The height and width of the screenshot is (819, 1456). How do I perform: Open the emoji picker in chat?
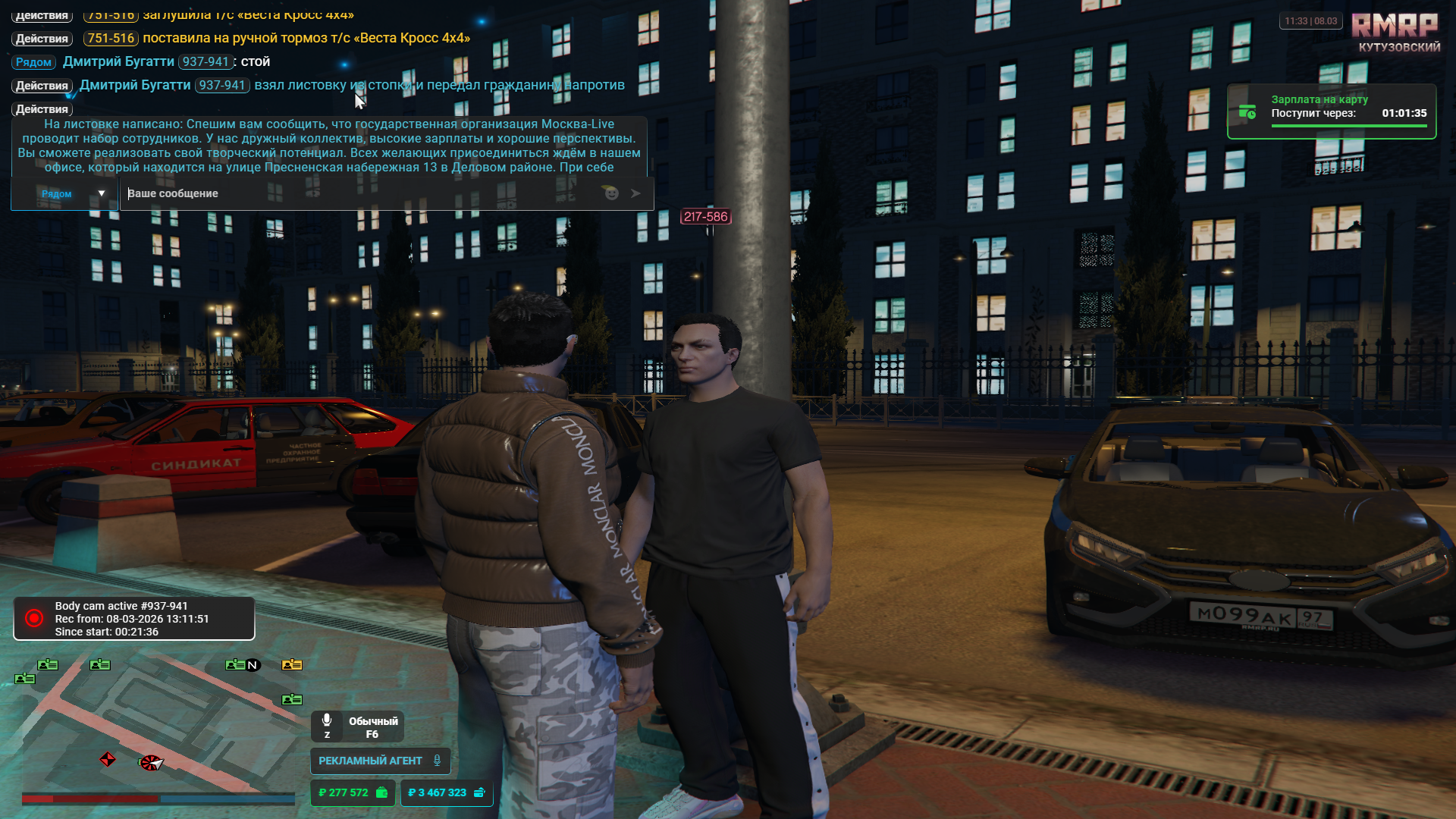coord(611,193)
